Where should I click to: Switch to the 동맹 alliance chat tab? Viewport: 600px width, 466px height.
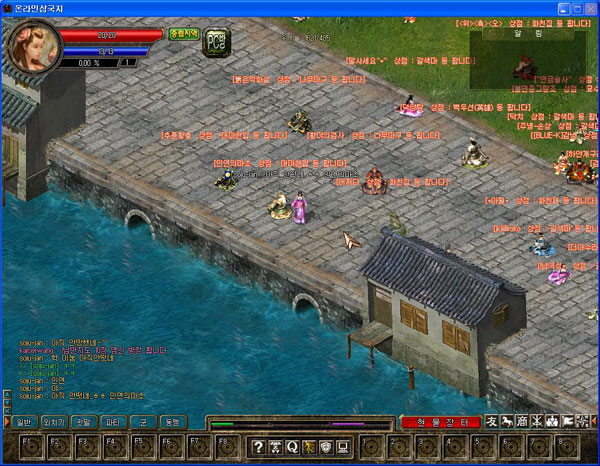click(171, 422)
